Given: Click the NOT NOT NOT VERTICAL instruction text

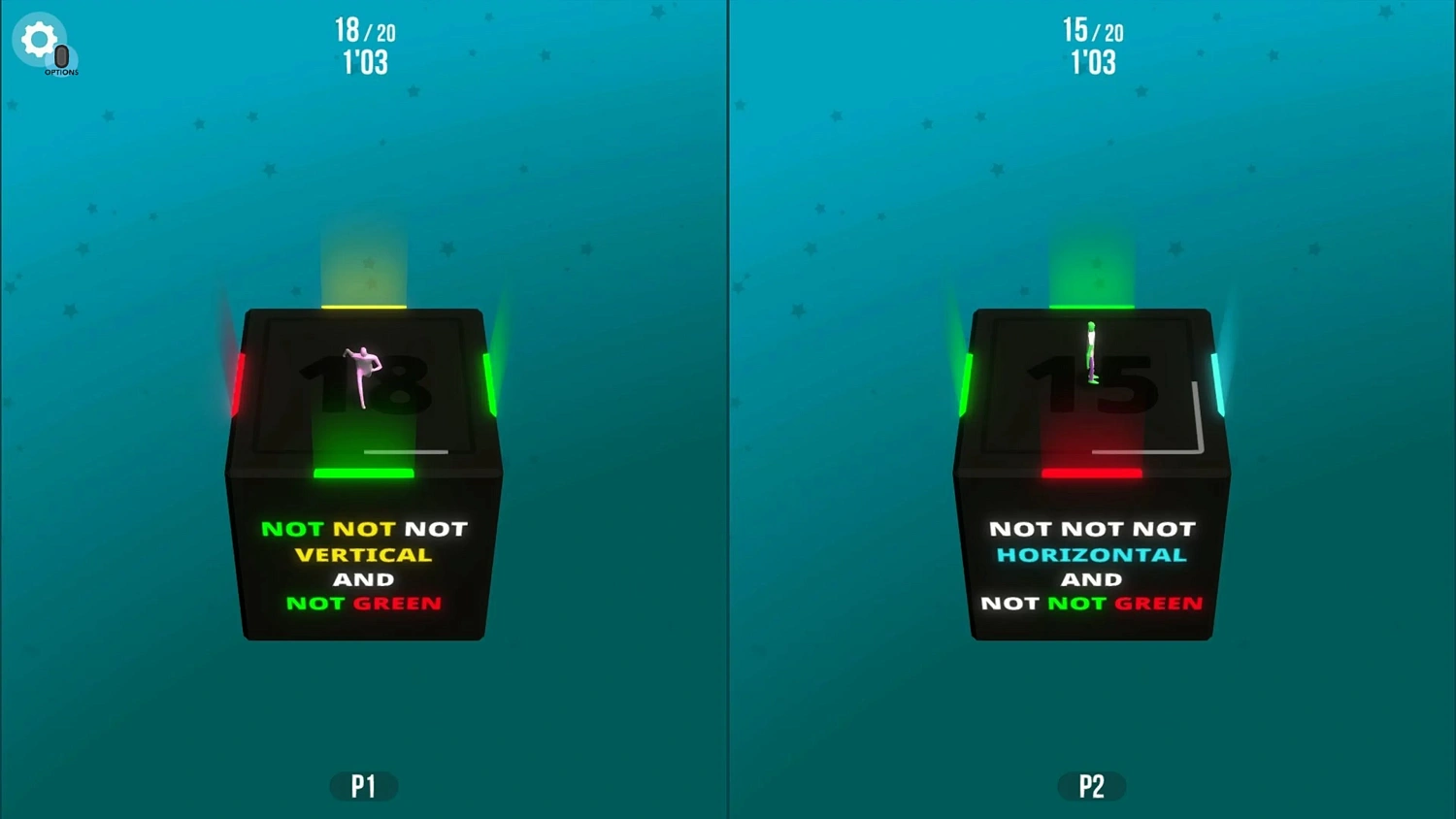Looking at the screenshot, I should [364, 541].
